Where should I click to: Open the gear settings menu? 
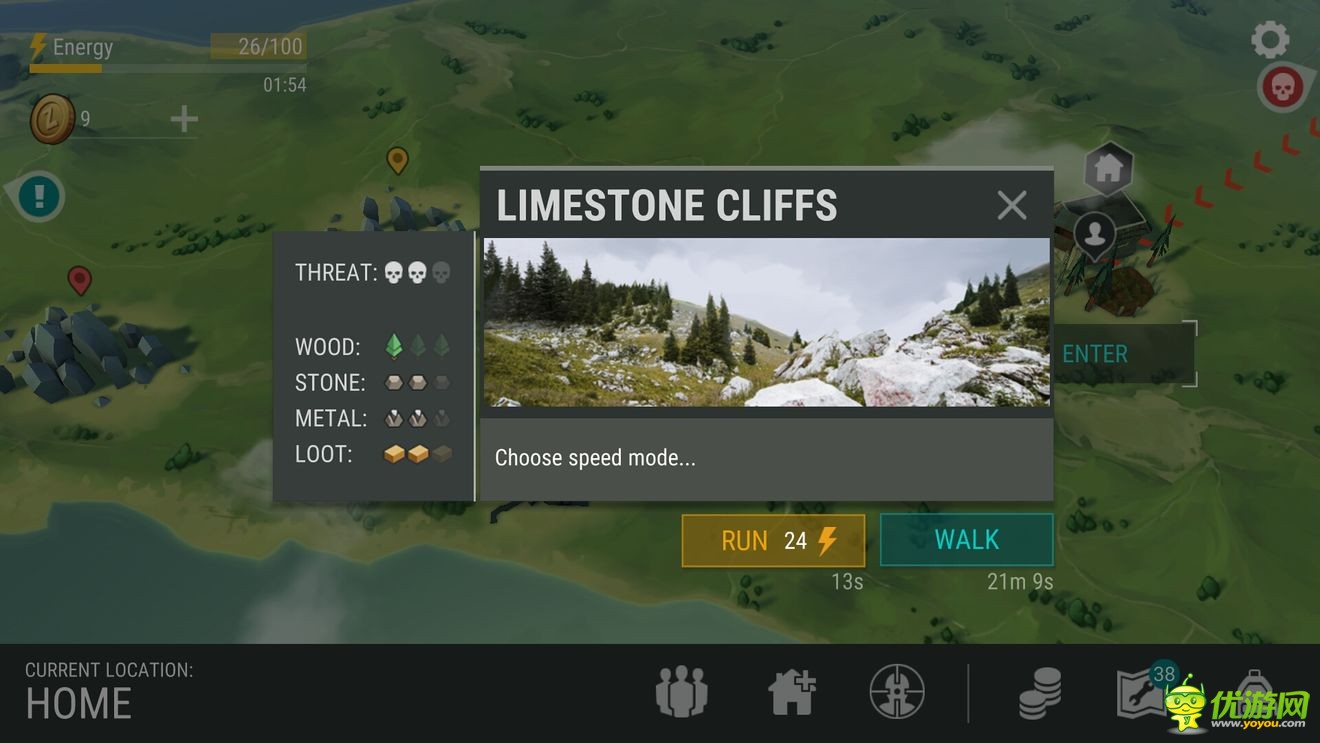click(1270, 40)
